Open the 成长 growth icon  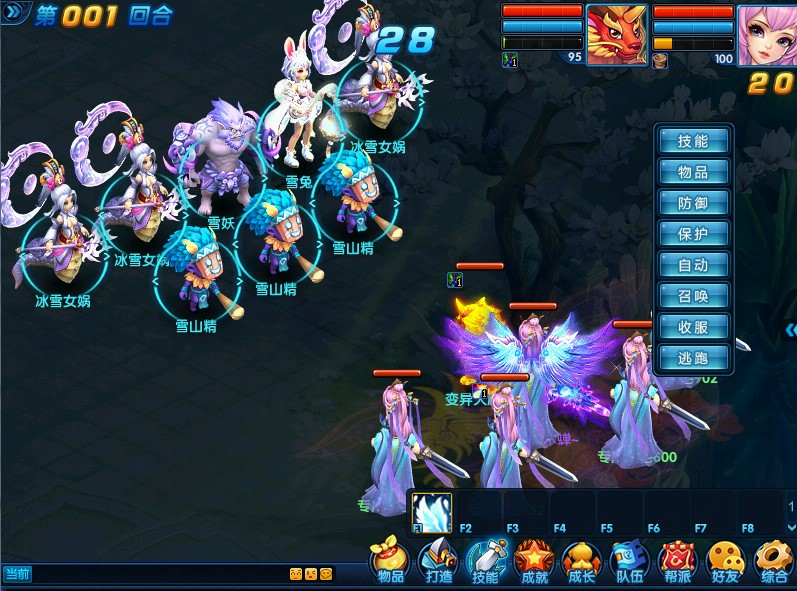click(581, 562)
